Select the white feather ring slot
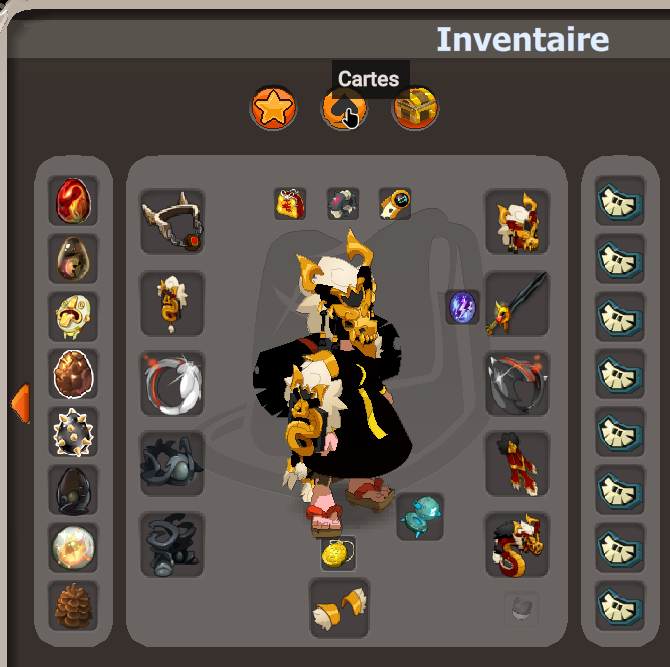The height and width of the screenshot is (667, 670). pos(172,383)
